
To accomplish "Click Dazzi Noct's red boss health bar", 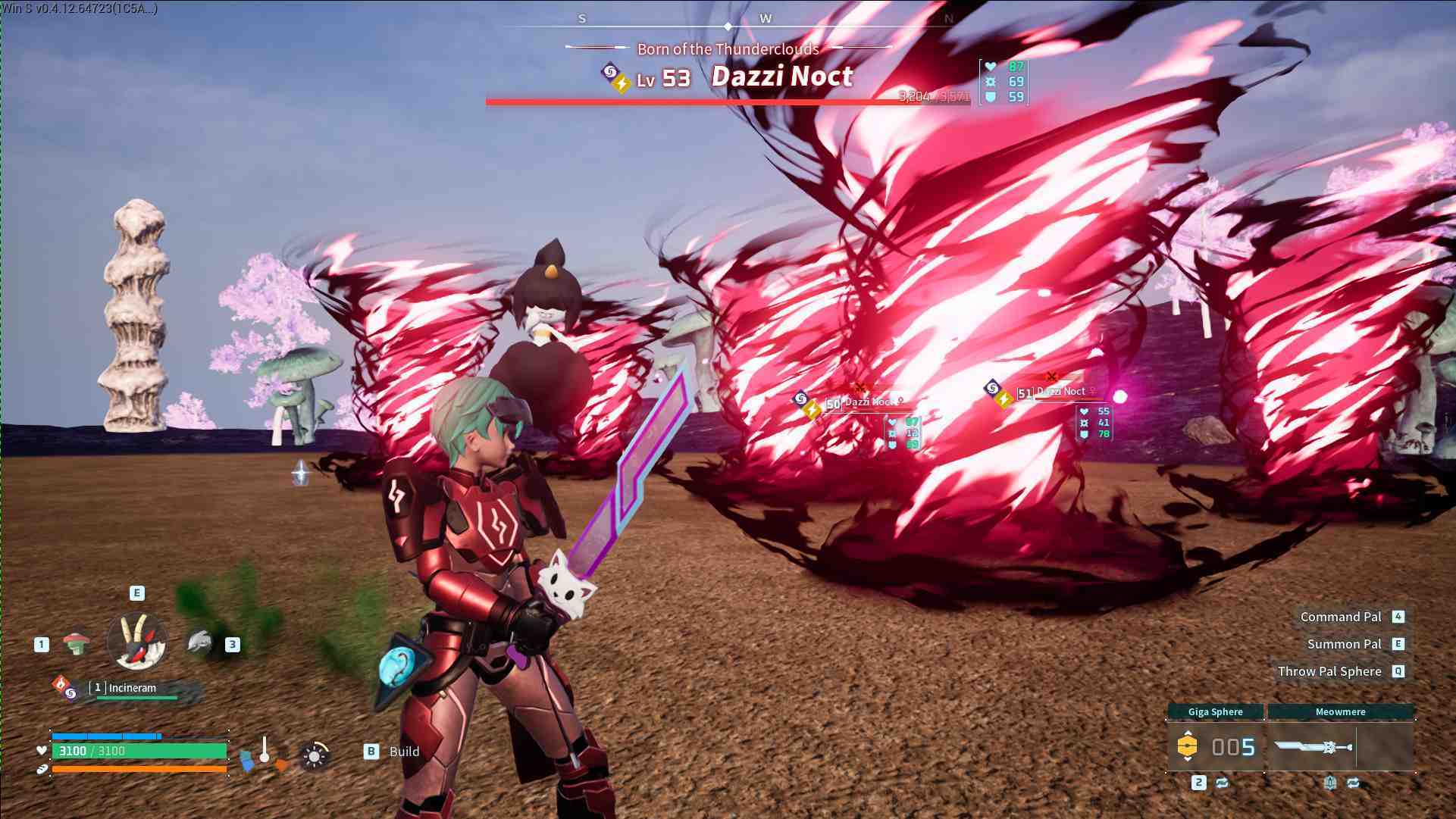I will pyautogui.click(x=728, y=99).
